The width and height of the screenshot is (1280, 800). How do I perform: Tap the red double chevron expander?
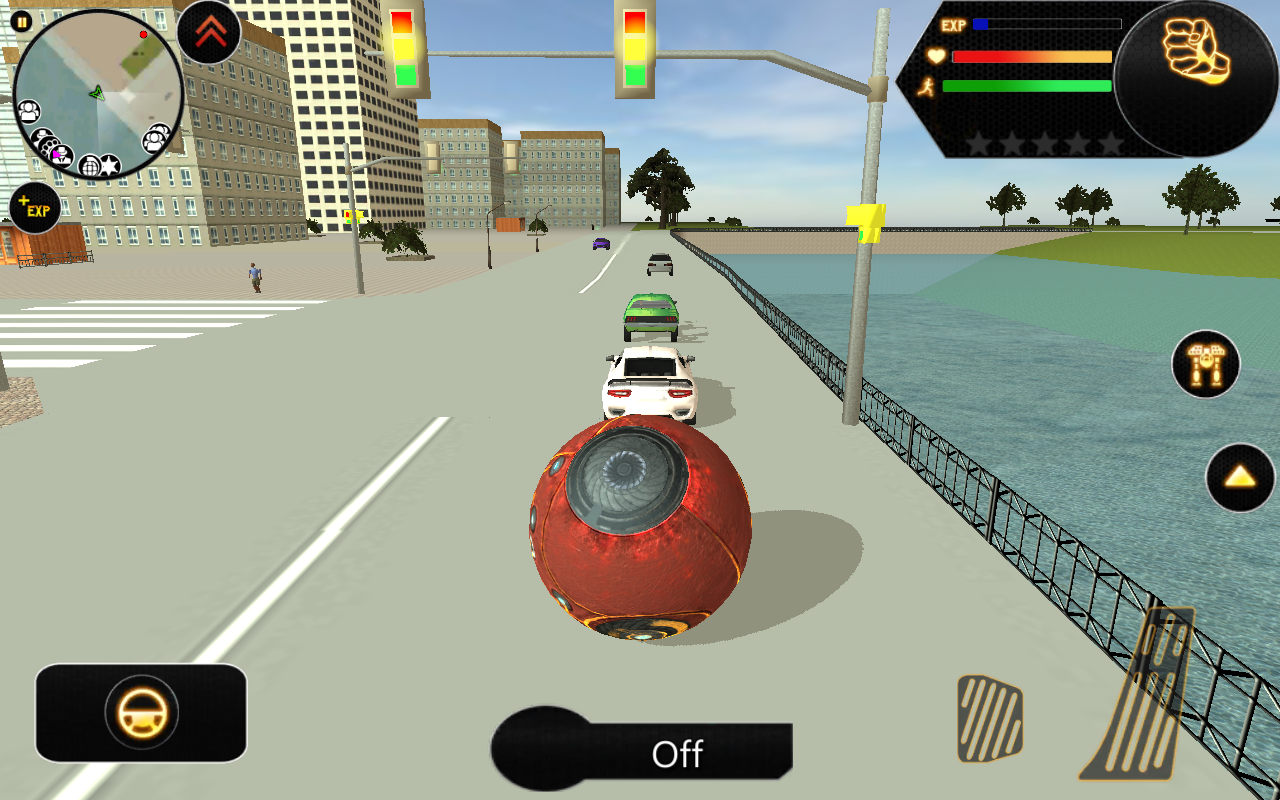click(x=209, y=32)
